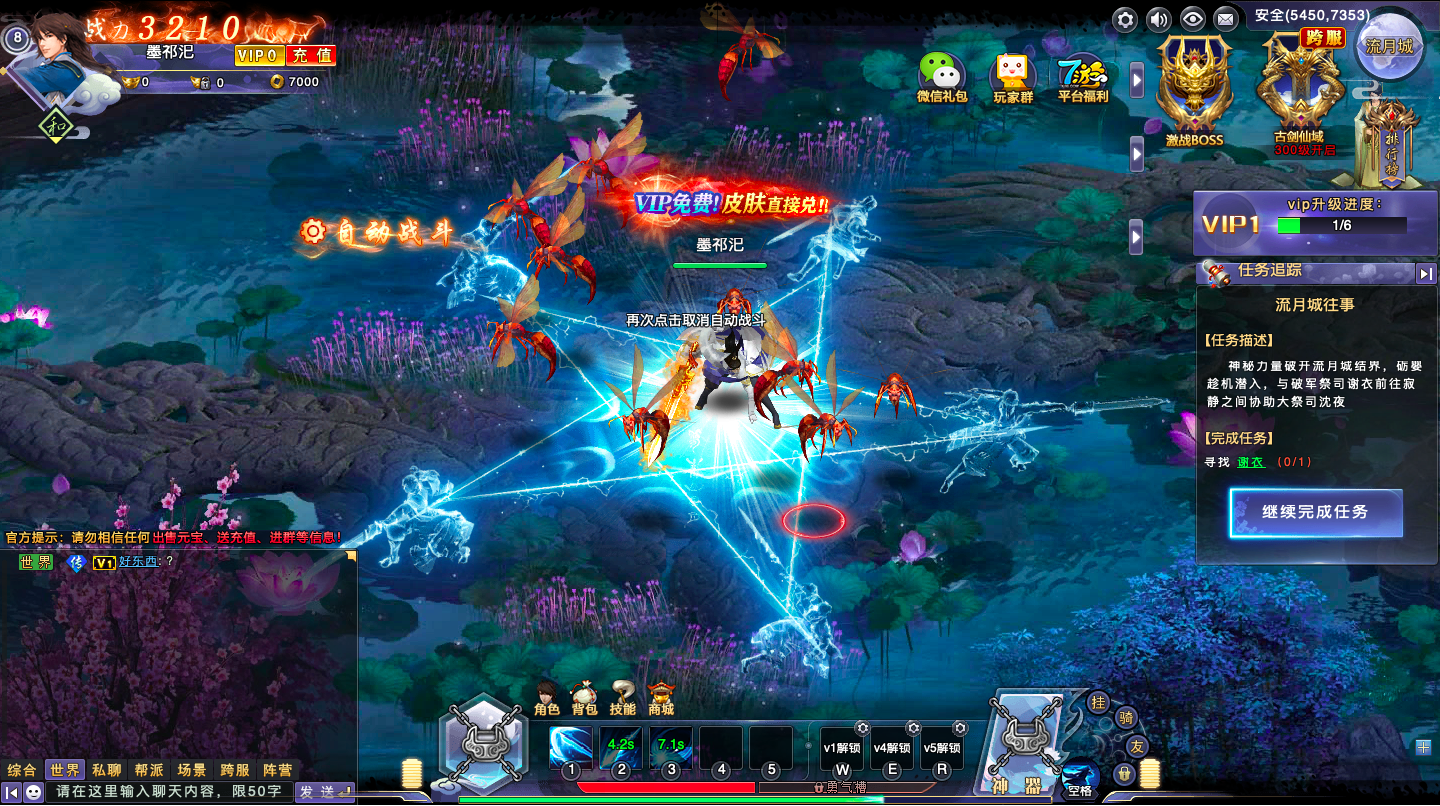Activate the skill in slot 1
Image resolution: width=1440 pixels, height=806 pixels.
coord(570,747)
